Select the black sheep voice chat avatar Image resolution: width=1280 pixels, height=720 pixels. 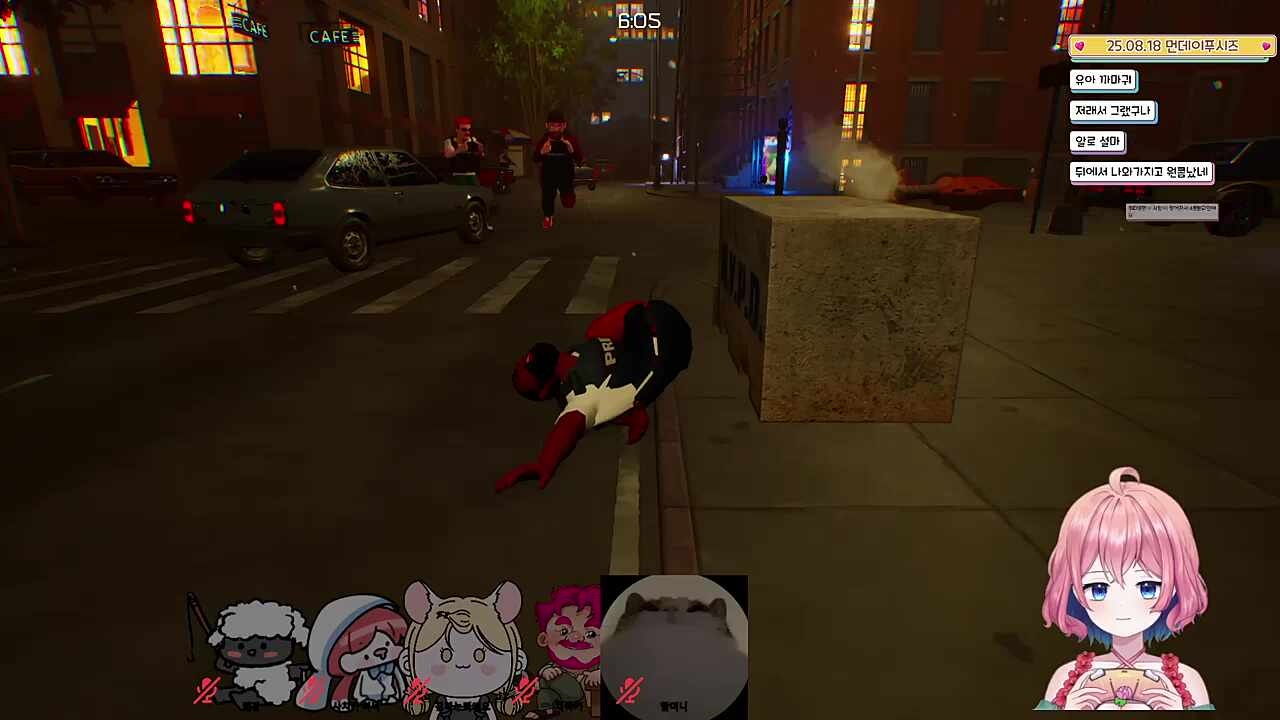pos(255,650)
